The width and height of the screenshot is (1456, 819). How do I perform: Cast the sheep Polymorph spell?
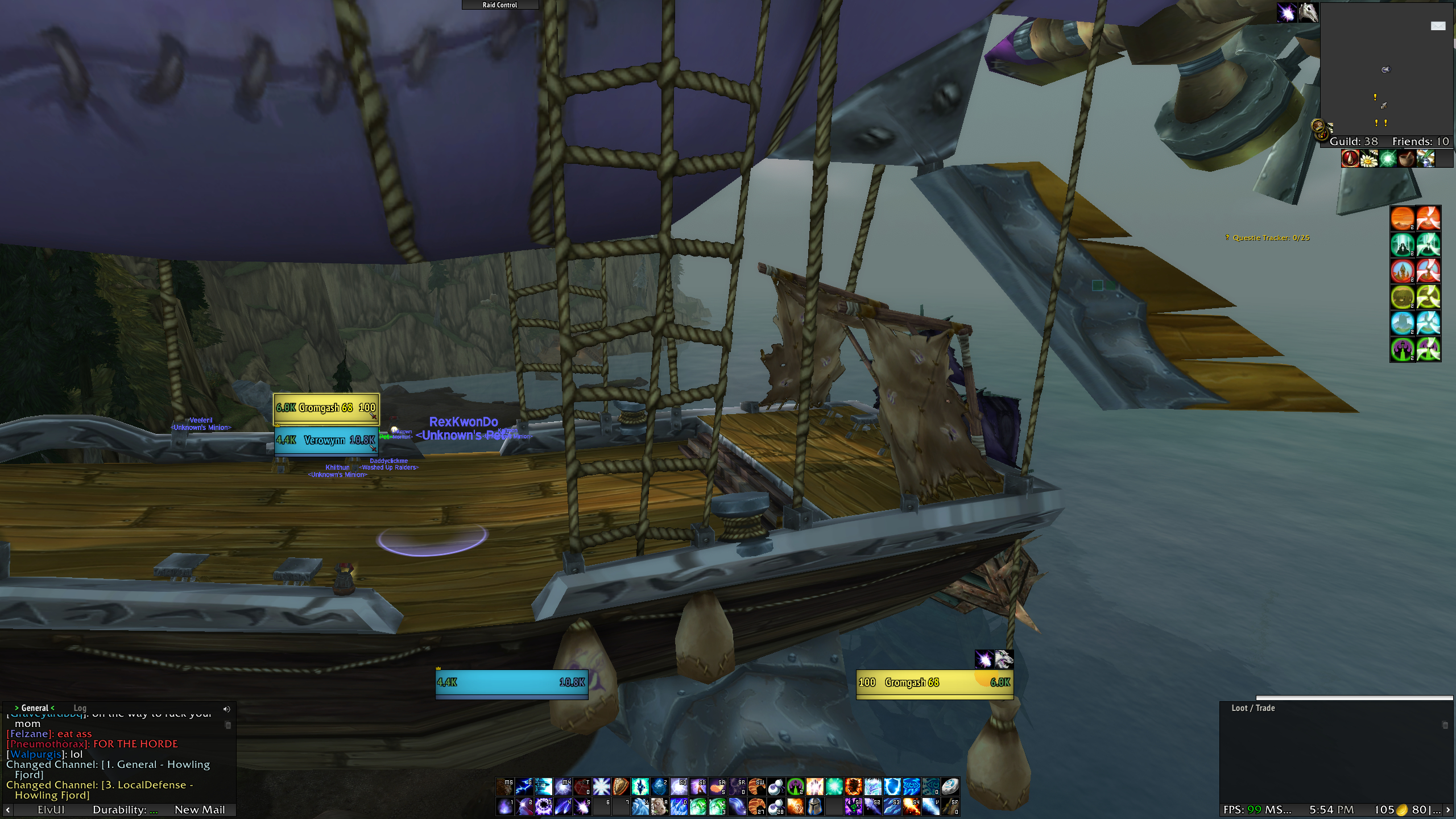click(659, 806)
